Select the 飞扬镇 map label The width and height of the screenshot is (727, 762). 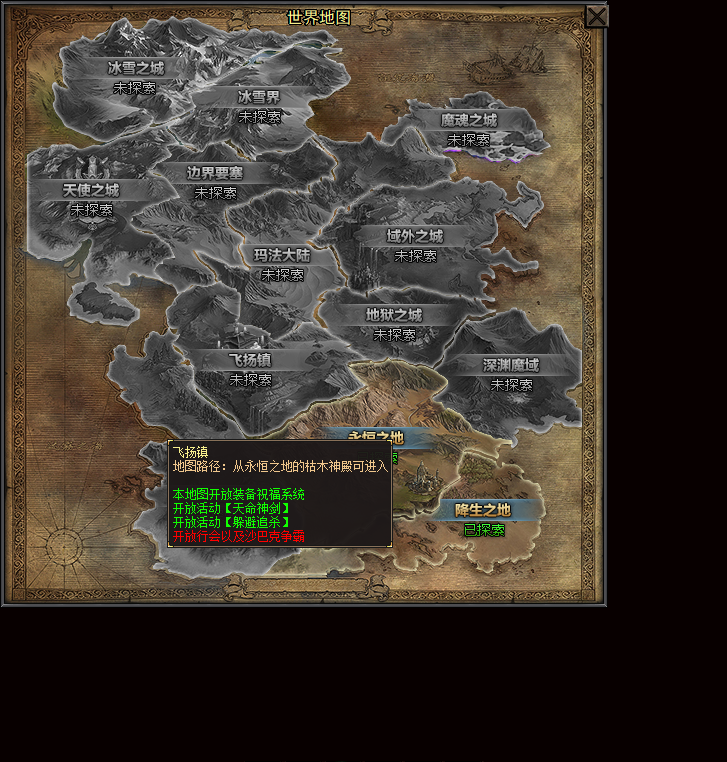(250, 360)
